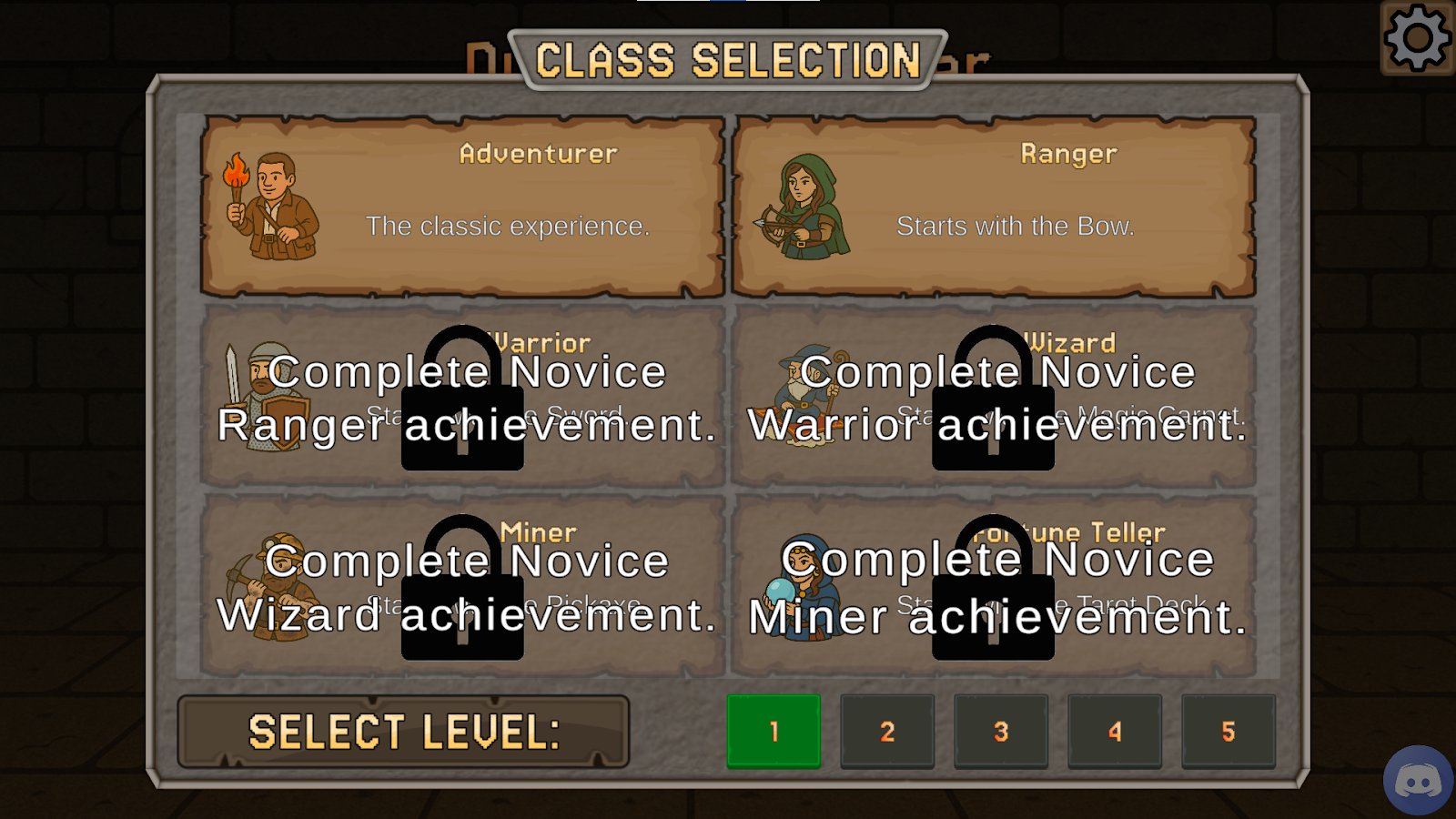Image resolution: width=1456 pixels, height=819 pixels.
Task: Open settings with the gear icon
Action: coord(1417,38)
